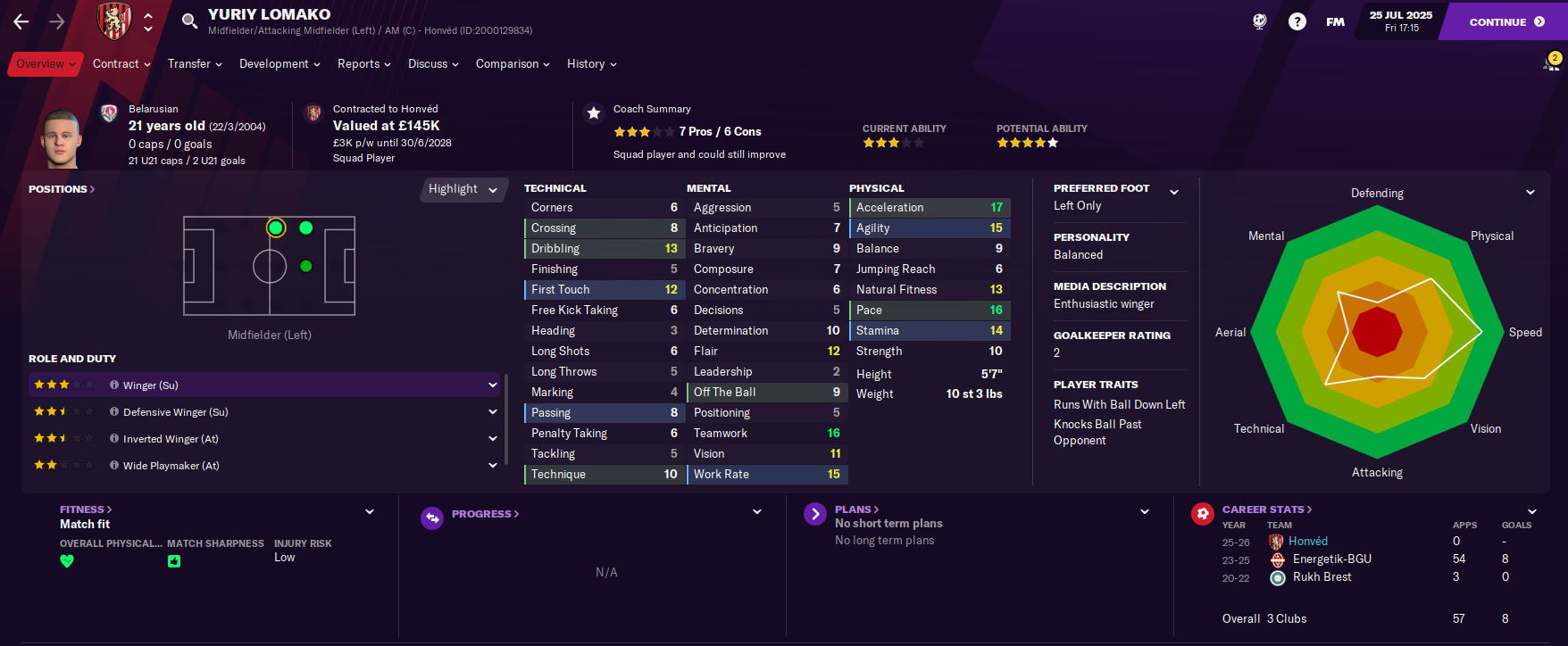Viewport: 1568px width, 646px height.
Task: Open the Reports menu
Action: 364,64
